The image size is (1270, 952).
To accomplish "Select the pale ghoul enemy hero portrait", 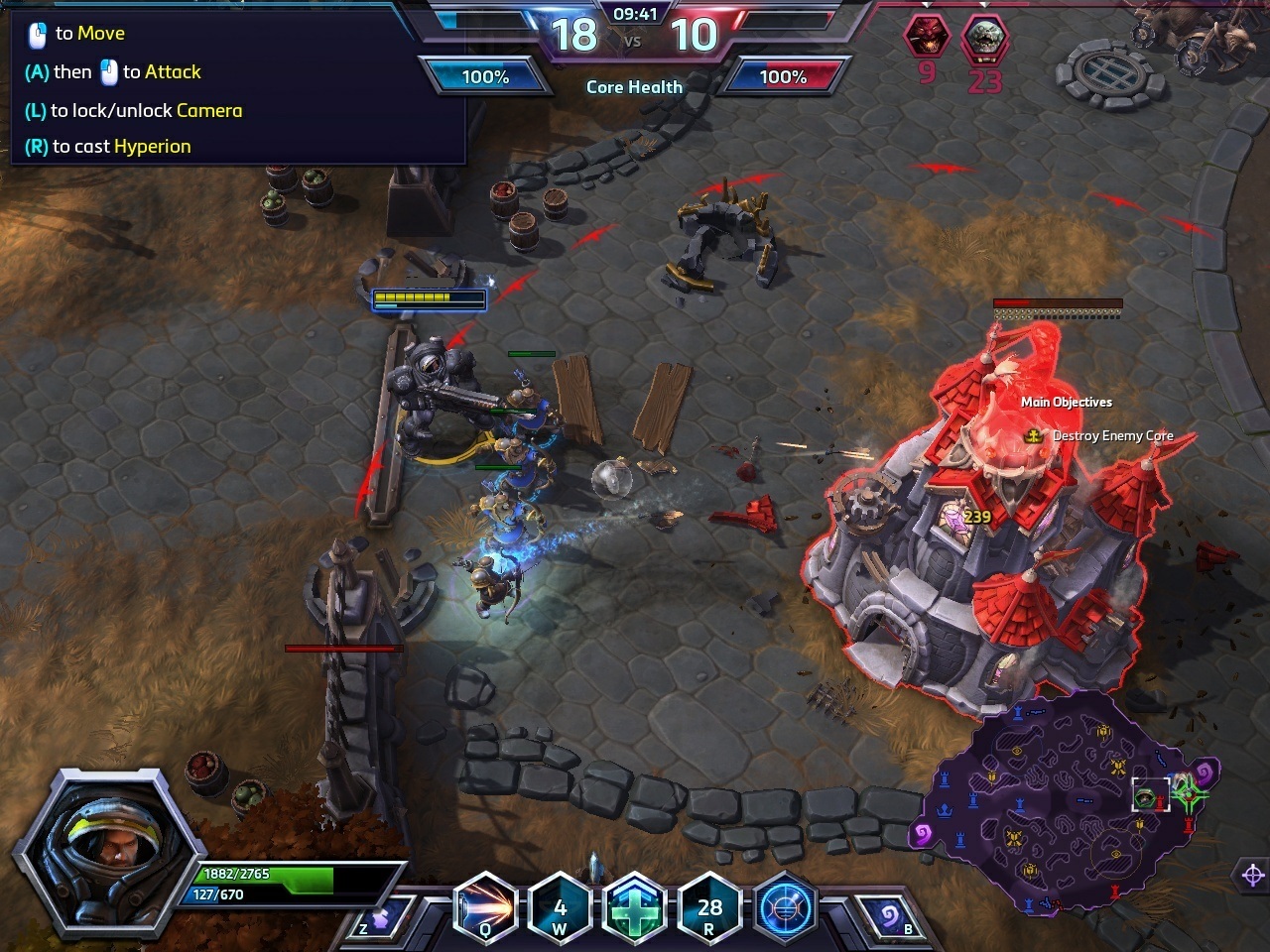I will coord(984,38).
